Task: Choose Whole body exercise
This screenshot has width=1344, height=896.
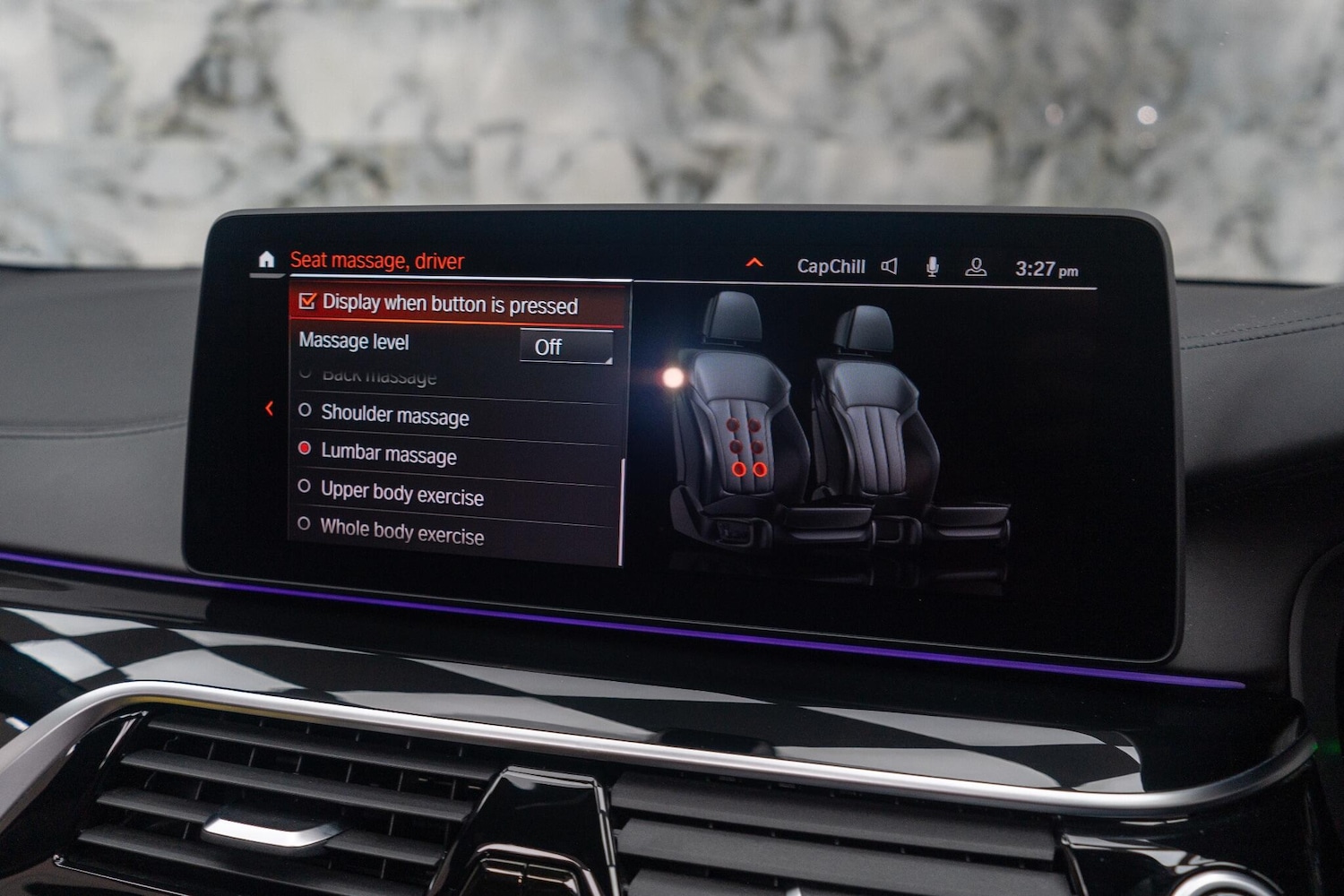Action: (x=401, y=532)
